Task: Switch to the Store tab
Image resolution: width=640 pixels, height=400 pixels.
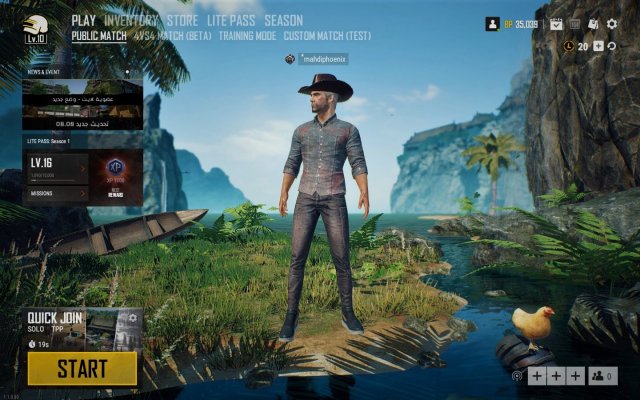Action: [x=182, y=20]
